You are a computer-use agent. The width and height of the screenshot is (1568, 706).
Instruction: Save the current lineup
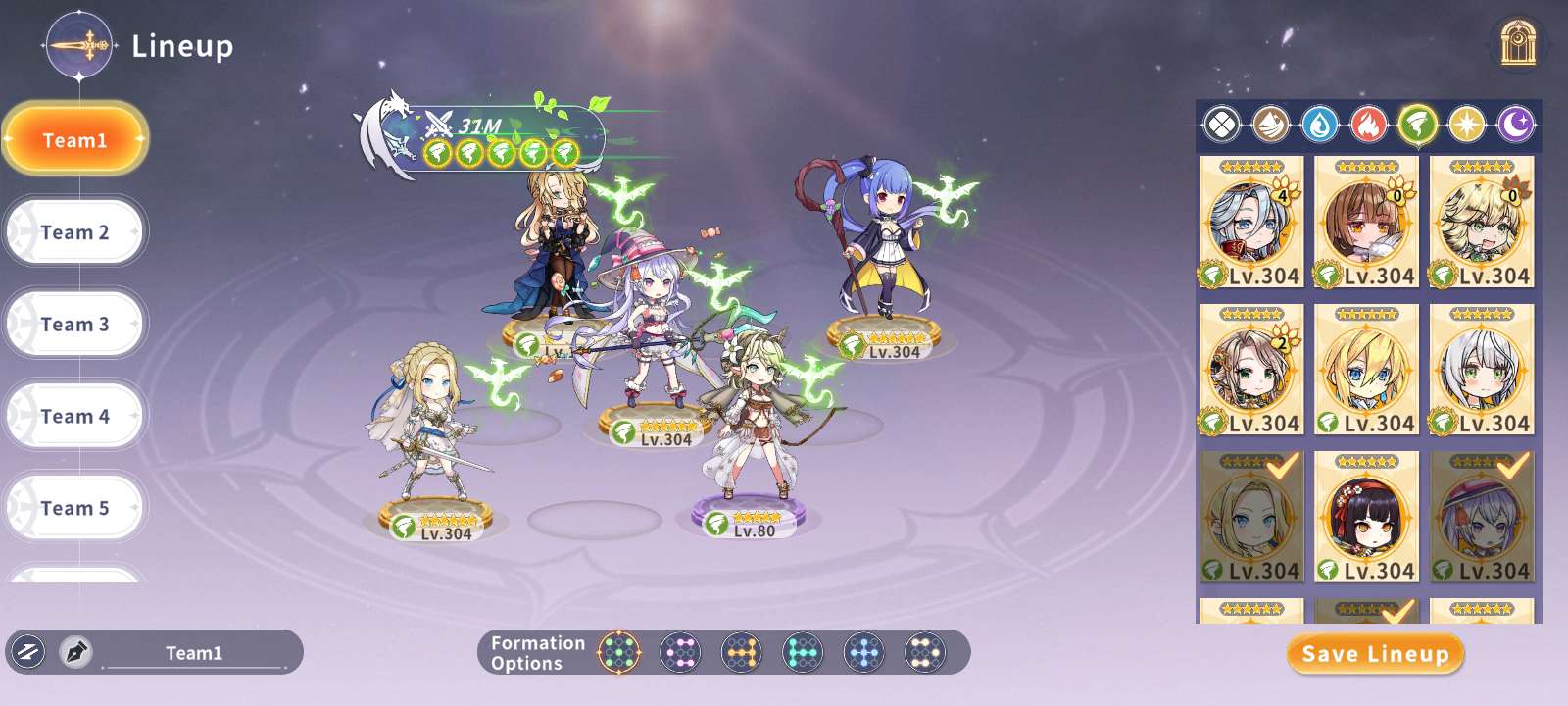point(1375,654)
